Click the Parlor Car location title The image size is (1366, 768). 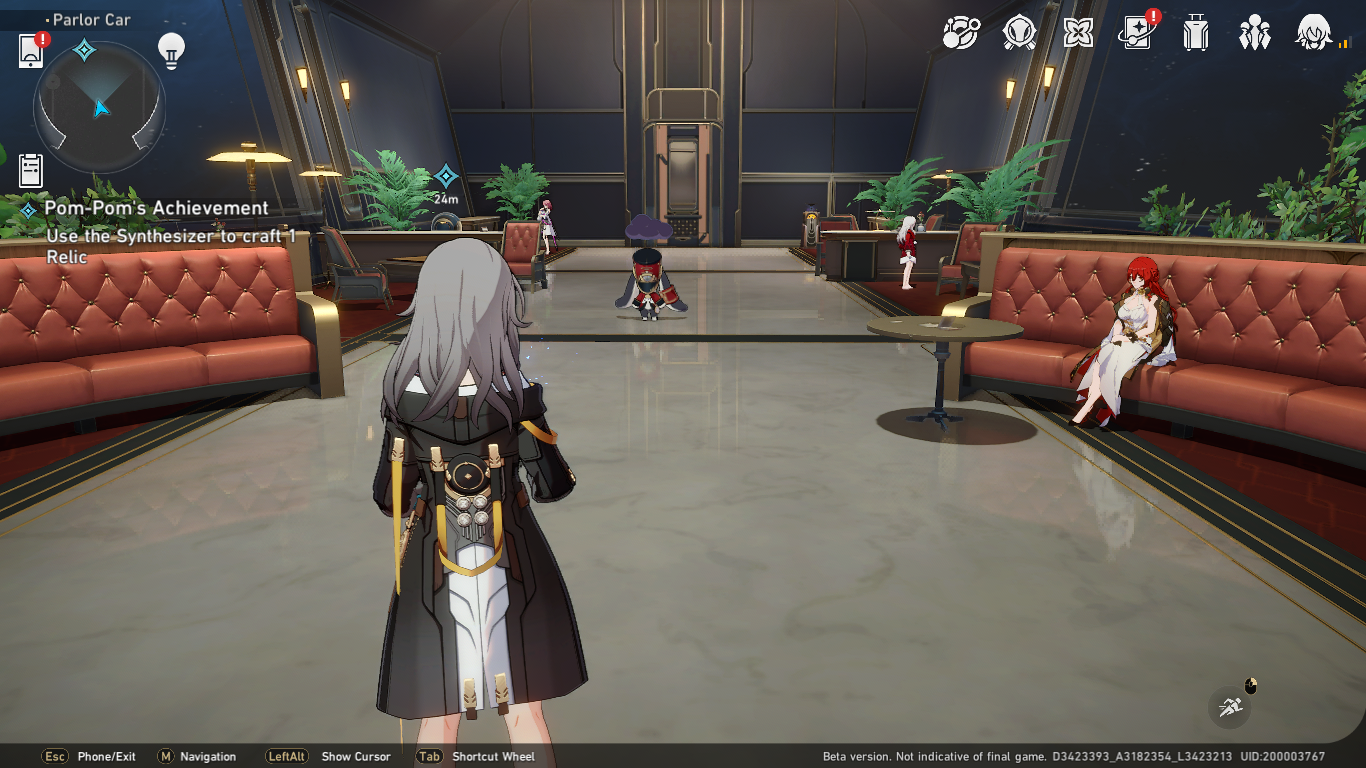point(90,19)
